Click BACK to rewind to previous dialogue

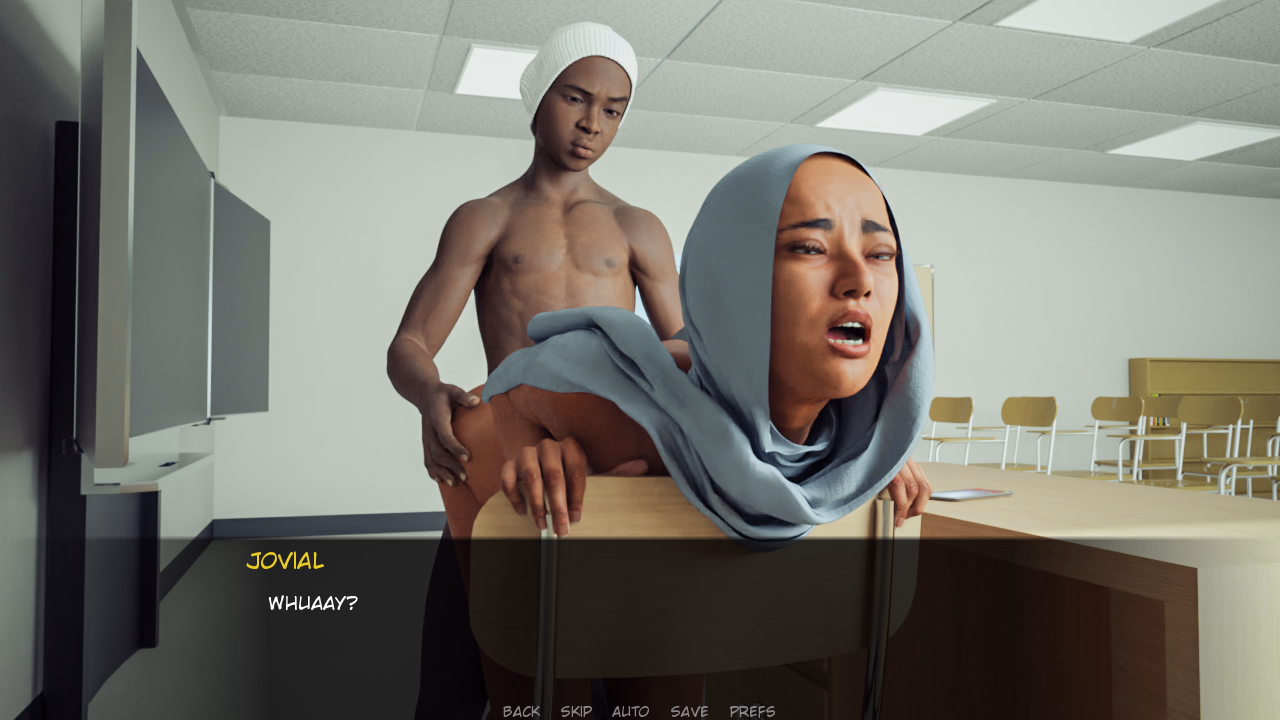tap(521, 711)
